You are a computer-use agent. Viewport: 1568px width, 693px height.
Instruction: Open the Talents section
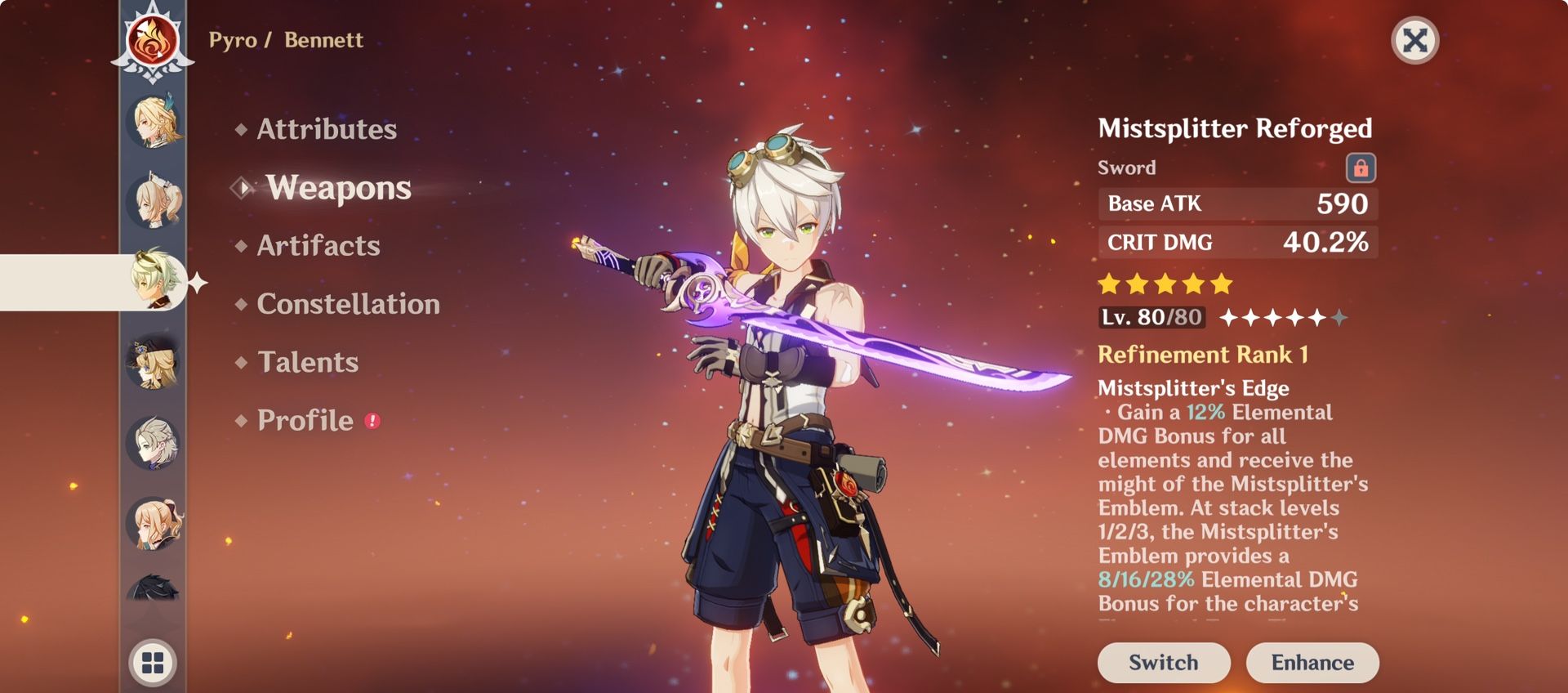308,362
